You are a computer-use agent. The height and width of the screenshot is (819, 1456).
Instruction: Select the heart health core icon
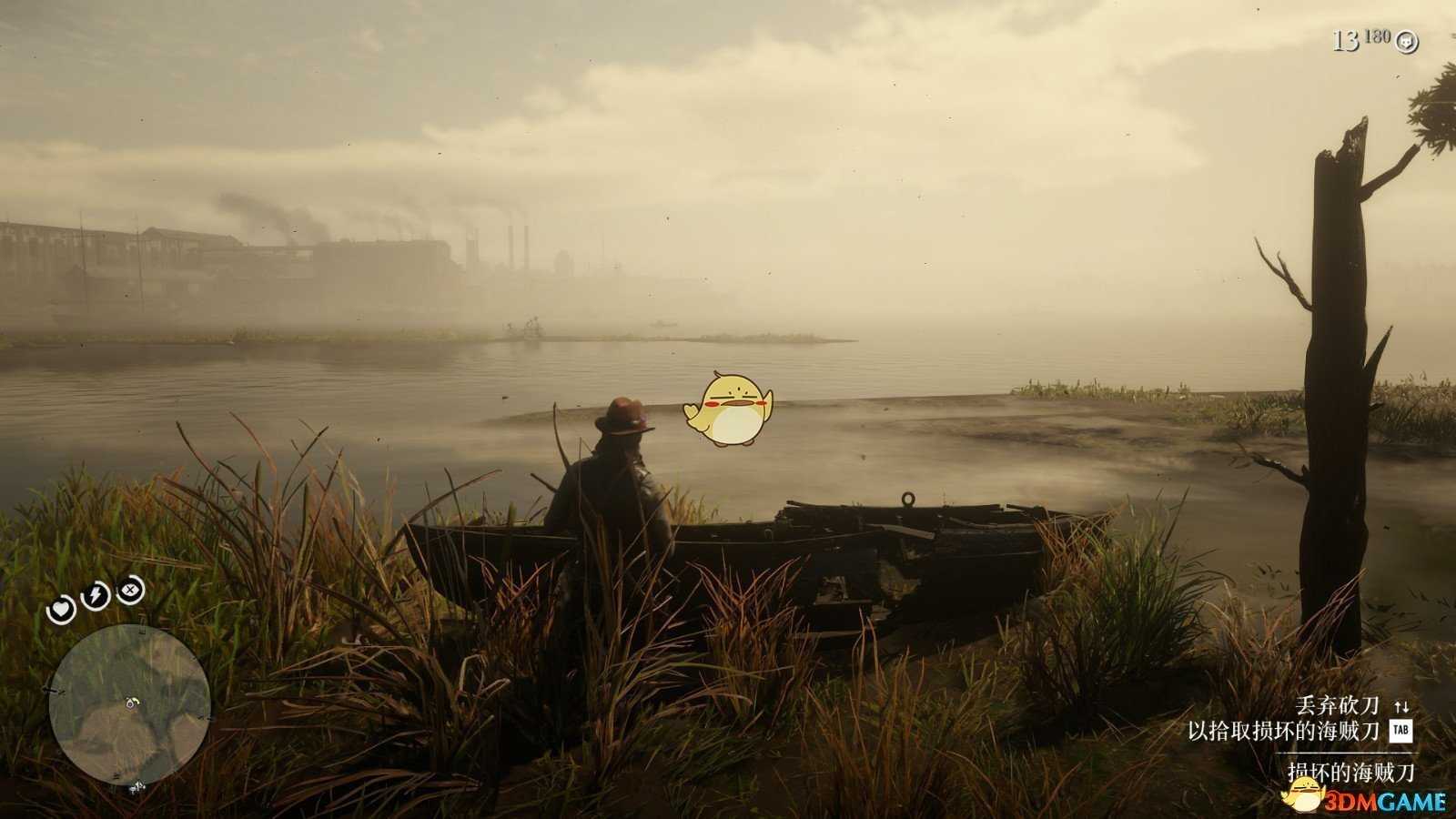pos(62,609)
